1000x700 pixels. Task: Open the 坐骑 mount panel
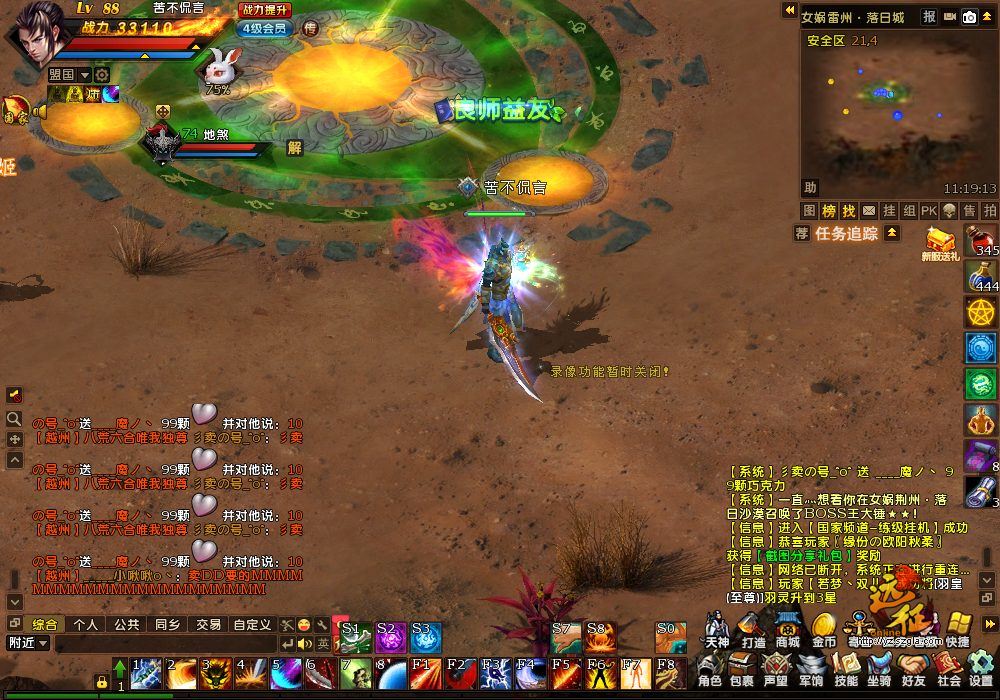click(x=879, y=670)
